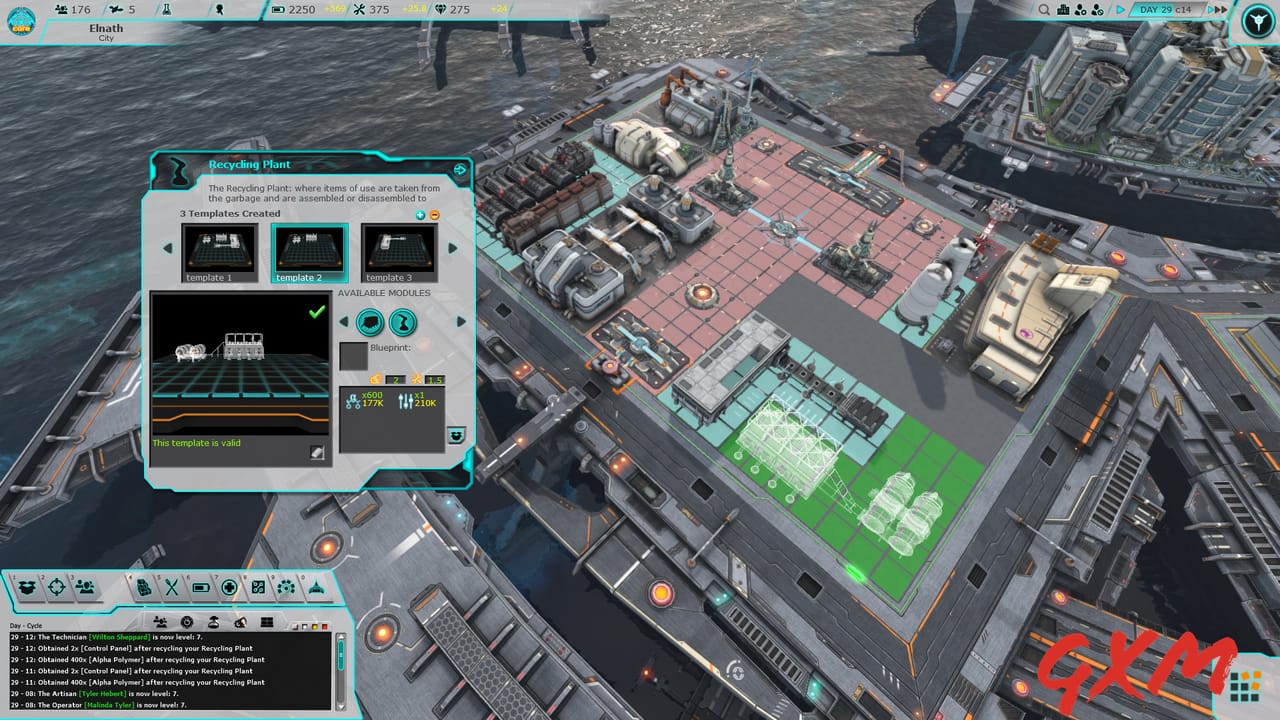The height and width of the screenshot is (720, 1280).
Task: Toggle game speed with the play arrow
Action: [x=1120, y=10]
